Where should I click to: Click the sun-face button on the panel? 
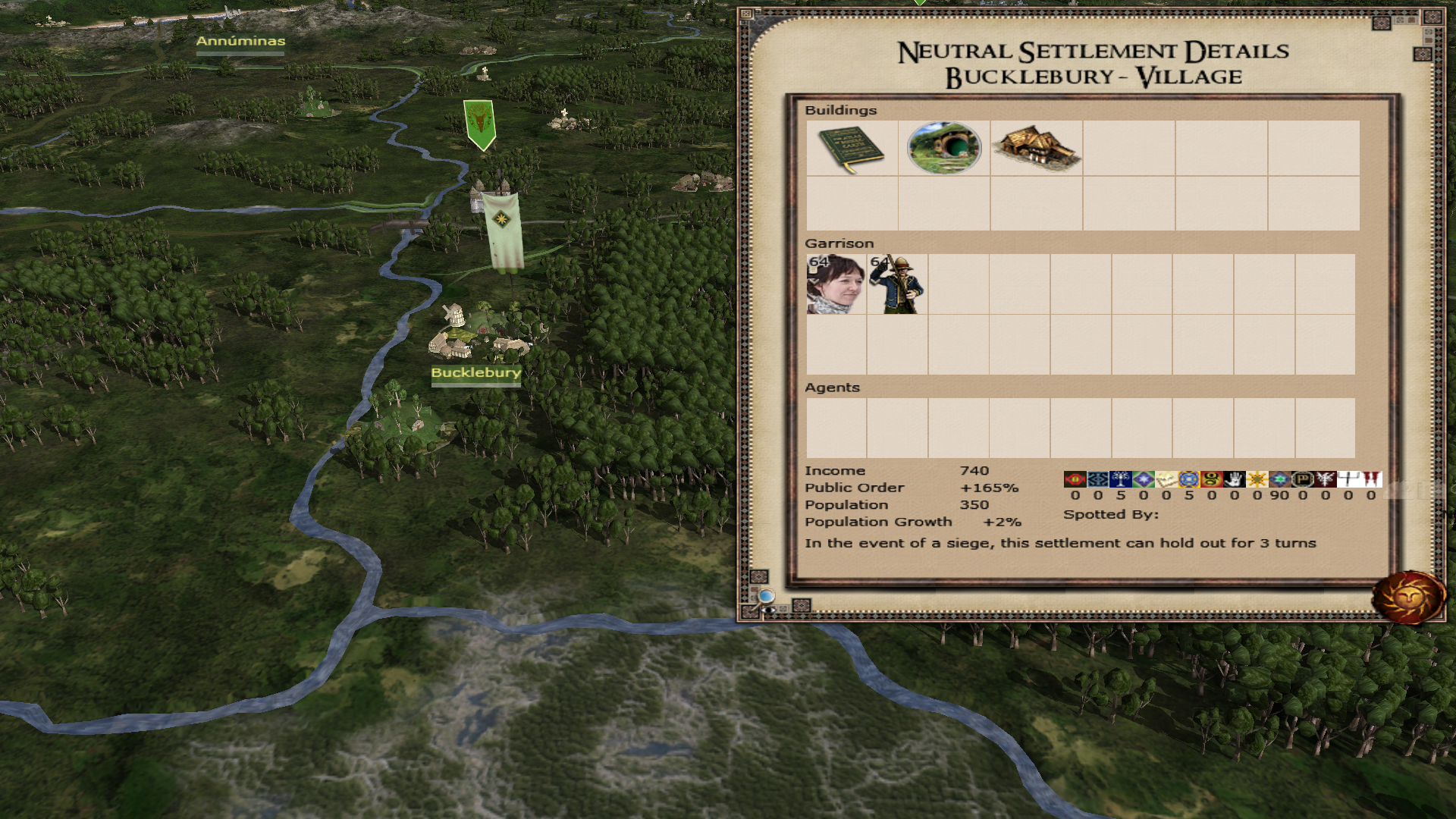[1409, 597]
